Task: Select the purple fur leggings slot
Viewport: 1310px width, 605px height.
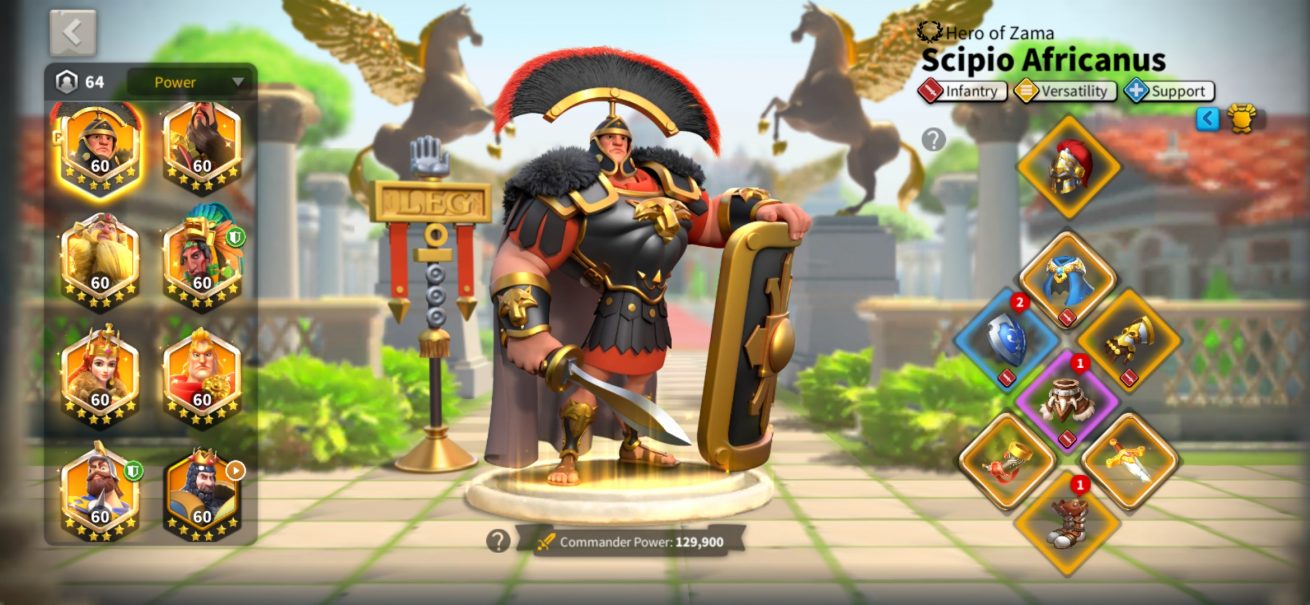Action: tap(1067, 400)
